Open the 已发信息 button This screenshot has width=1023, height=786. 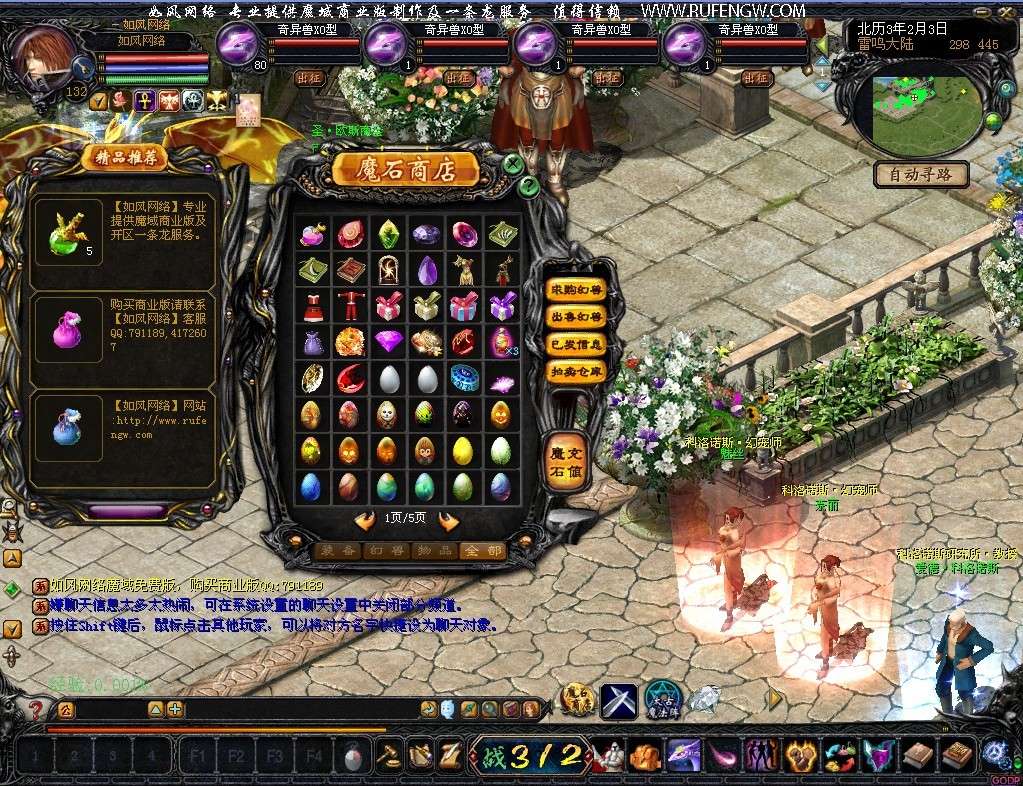(x=577, y=344)
